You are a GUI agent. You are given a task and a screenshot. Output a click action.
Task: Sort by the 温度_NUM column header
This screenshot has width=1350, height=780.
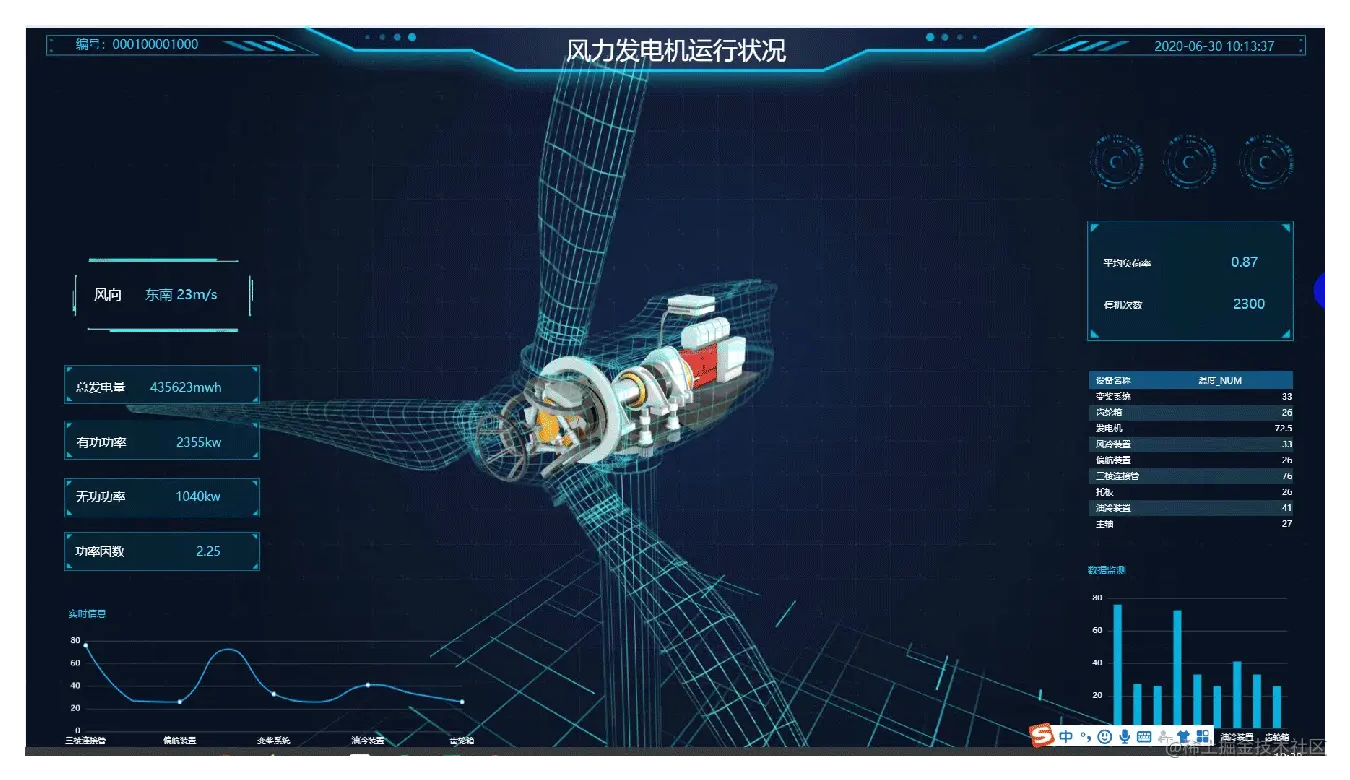[1220, 380]
